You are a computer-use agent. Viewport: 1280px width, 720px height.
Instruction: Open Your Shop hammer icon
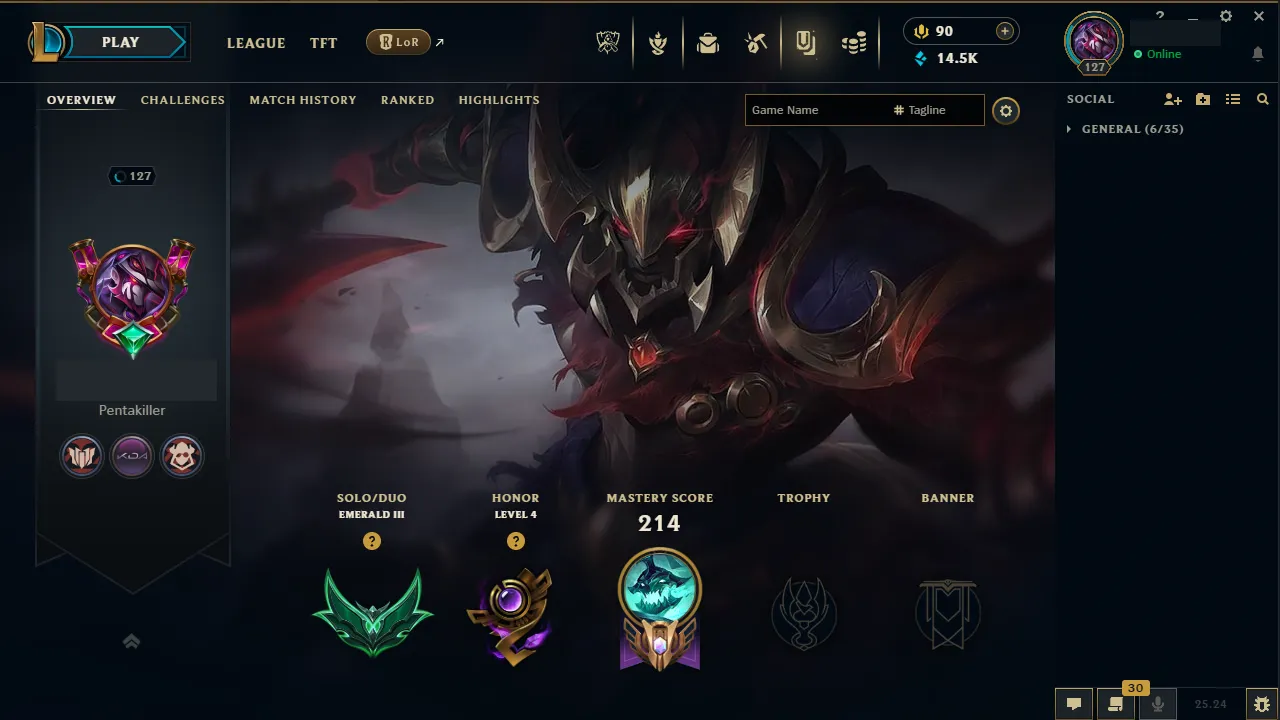[x=757, y=42]
